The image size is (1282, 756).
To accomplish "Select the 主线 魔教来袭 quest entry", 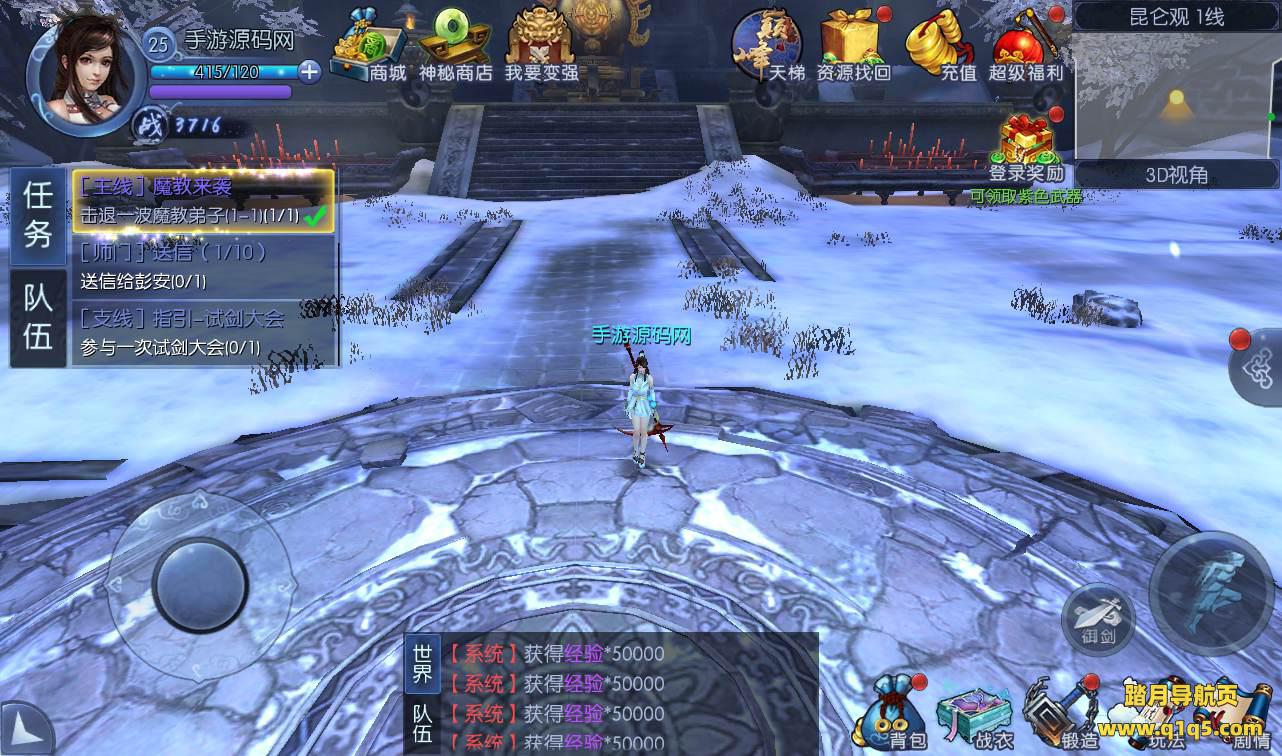I will [x=203, y=201].
